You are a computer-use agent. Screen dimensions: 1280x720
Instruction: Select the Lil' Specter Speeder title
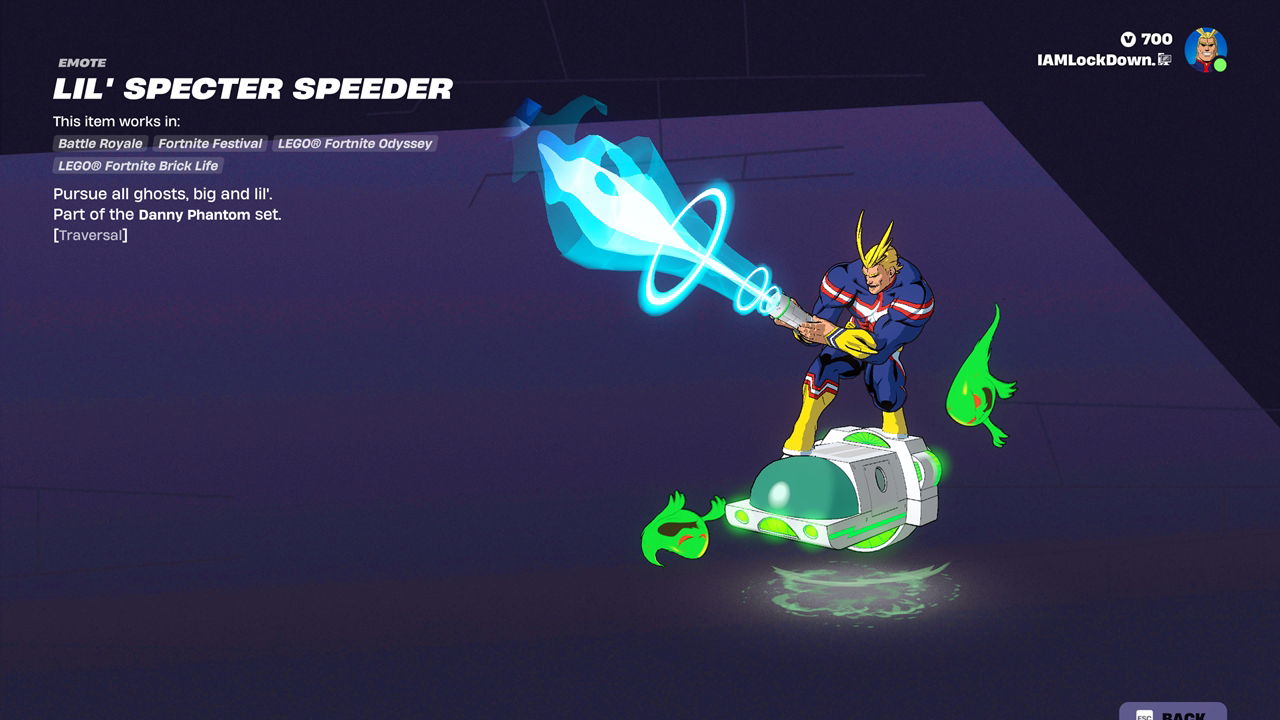point(252,89)
